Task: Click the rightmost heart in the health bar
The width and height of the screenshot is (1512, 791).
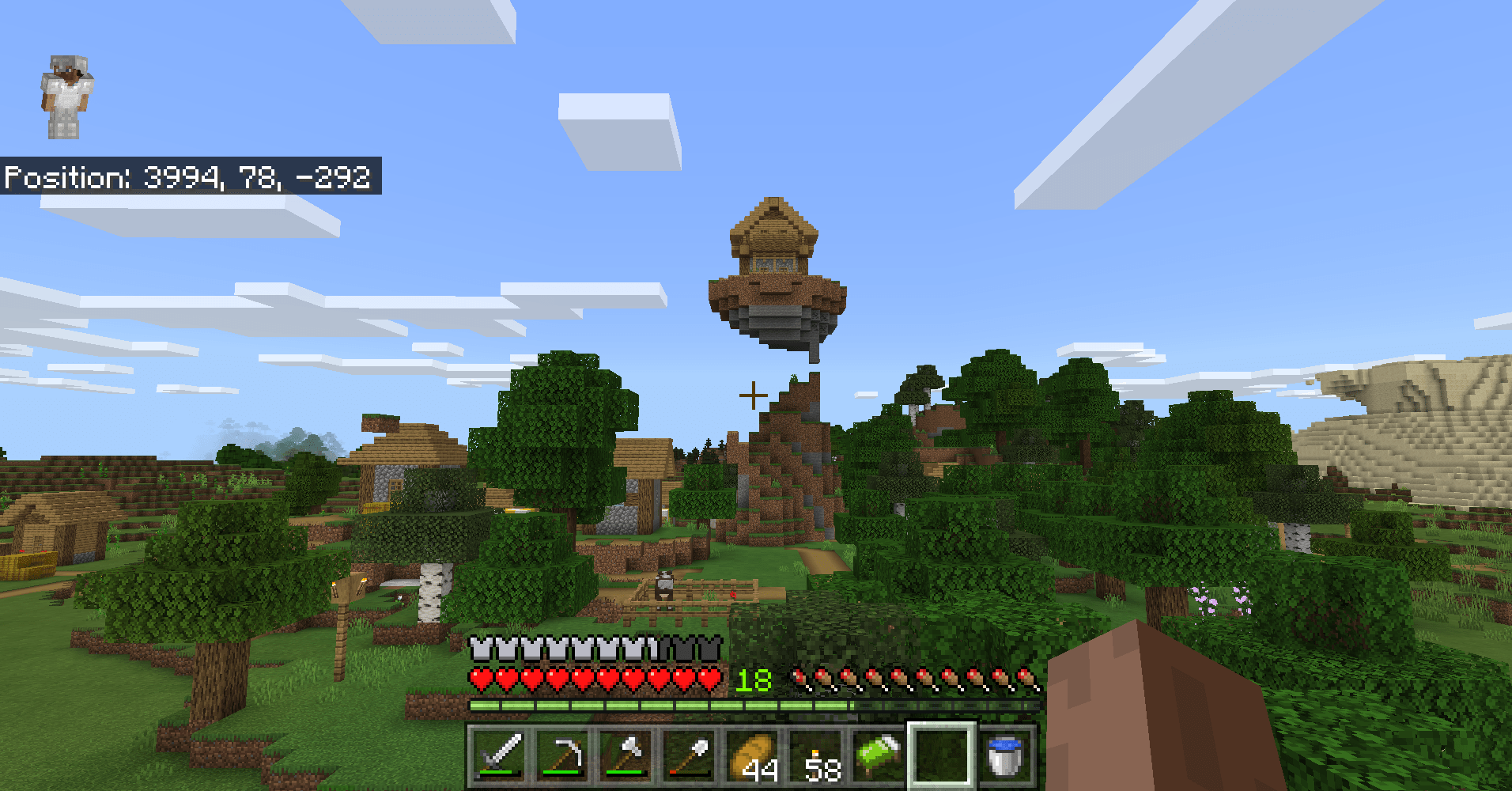Action: (x=710, y=679)
